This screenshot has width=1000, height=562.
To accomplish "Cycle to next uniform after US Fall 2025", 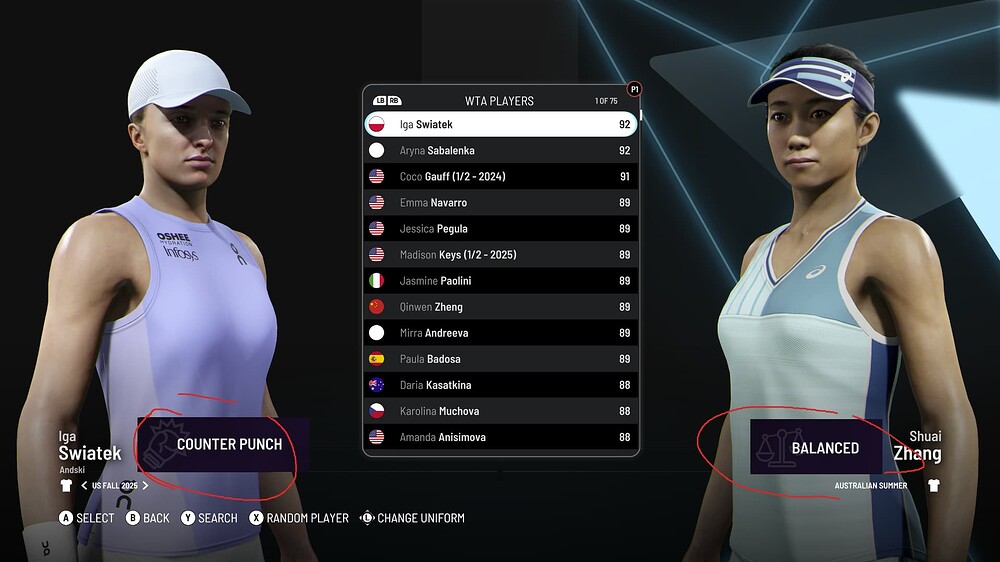I will tap(145, 486).
